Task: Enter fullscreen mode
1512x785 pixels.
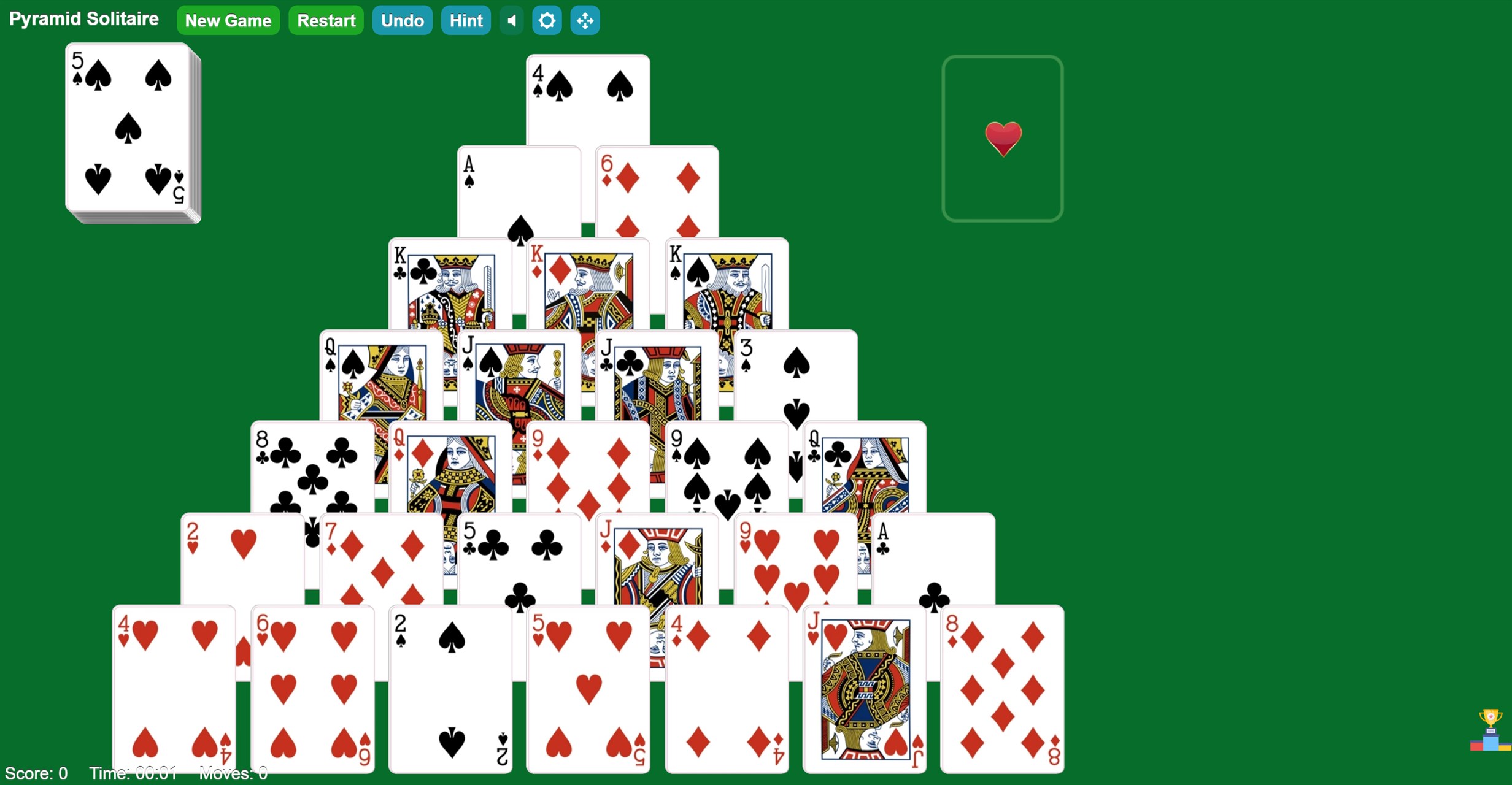Action: (584, 20)
